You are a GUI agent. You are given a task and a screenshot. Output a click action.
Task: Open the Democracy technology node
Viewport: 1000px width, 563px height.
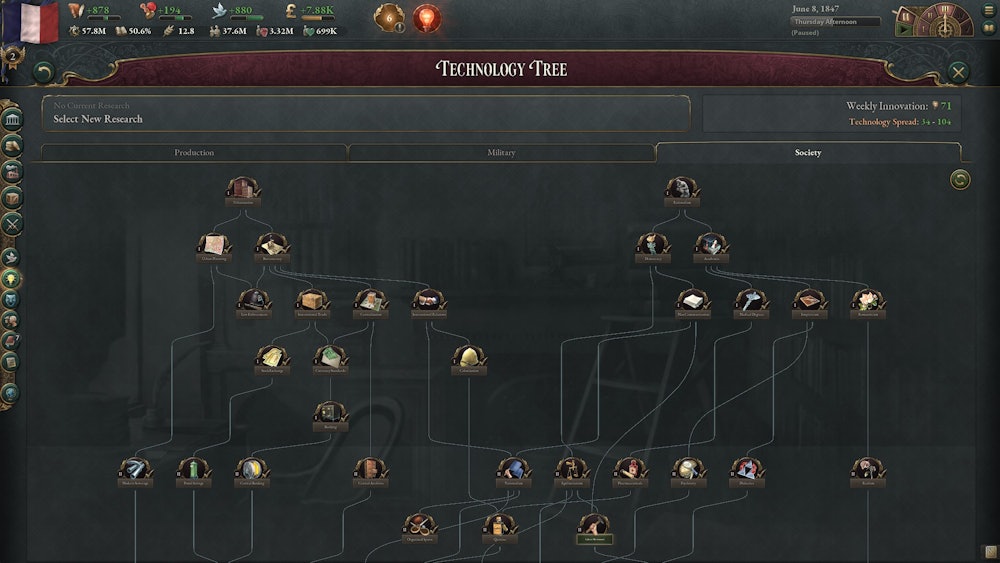point(652,246)
